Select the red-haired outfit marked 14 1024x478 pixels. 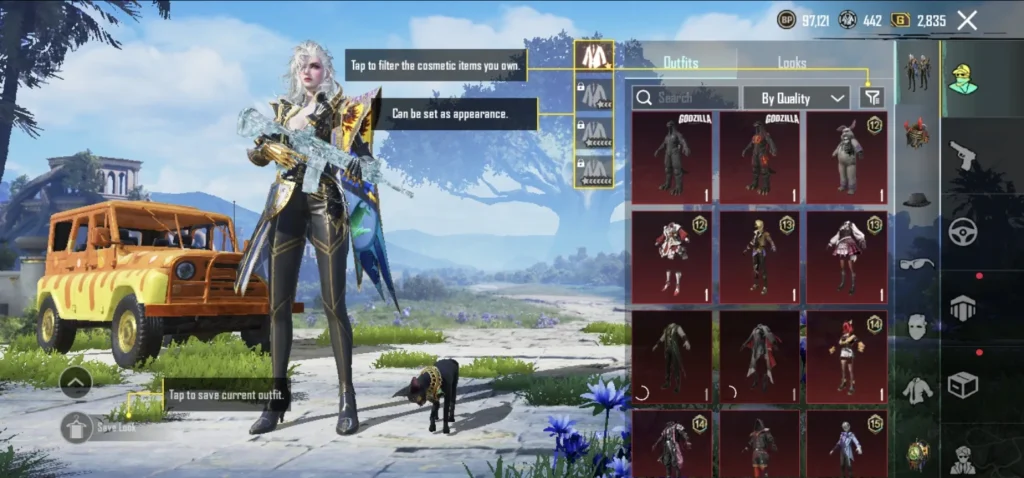[846, 356]
